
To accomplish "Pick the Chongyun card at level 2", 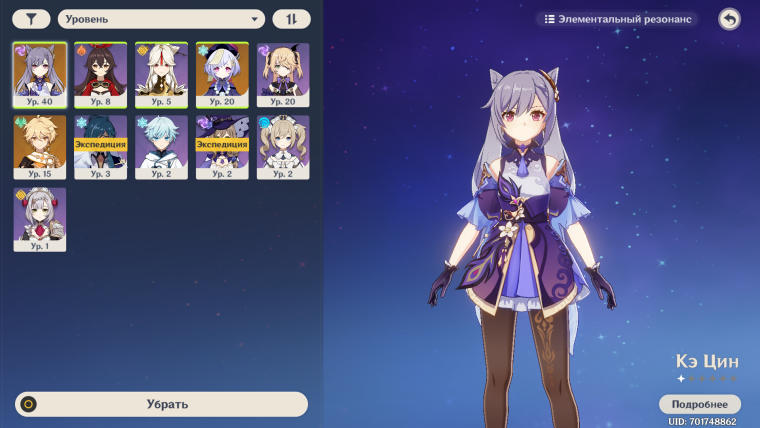I will [162, 147].
